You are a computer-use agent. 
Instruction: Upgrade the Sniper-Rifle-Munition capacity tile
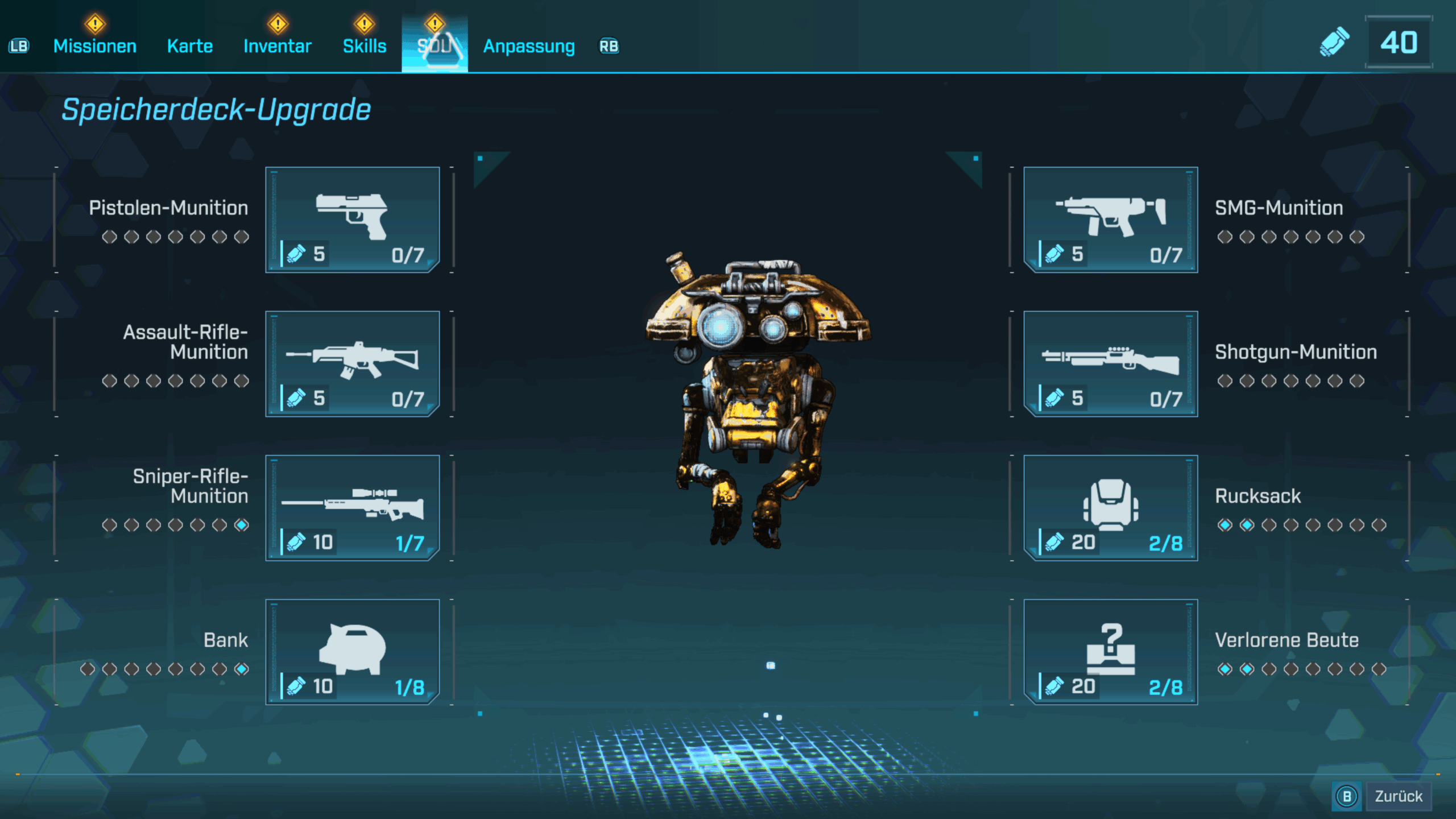click(x=353, y=507)
